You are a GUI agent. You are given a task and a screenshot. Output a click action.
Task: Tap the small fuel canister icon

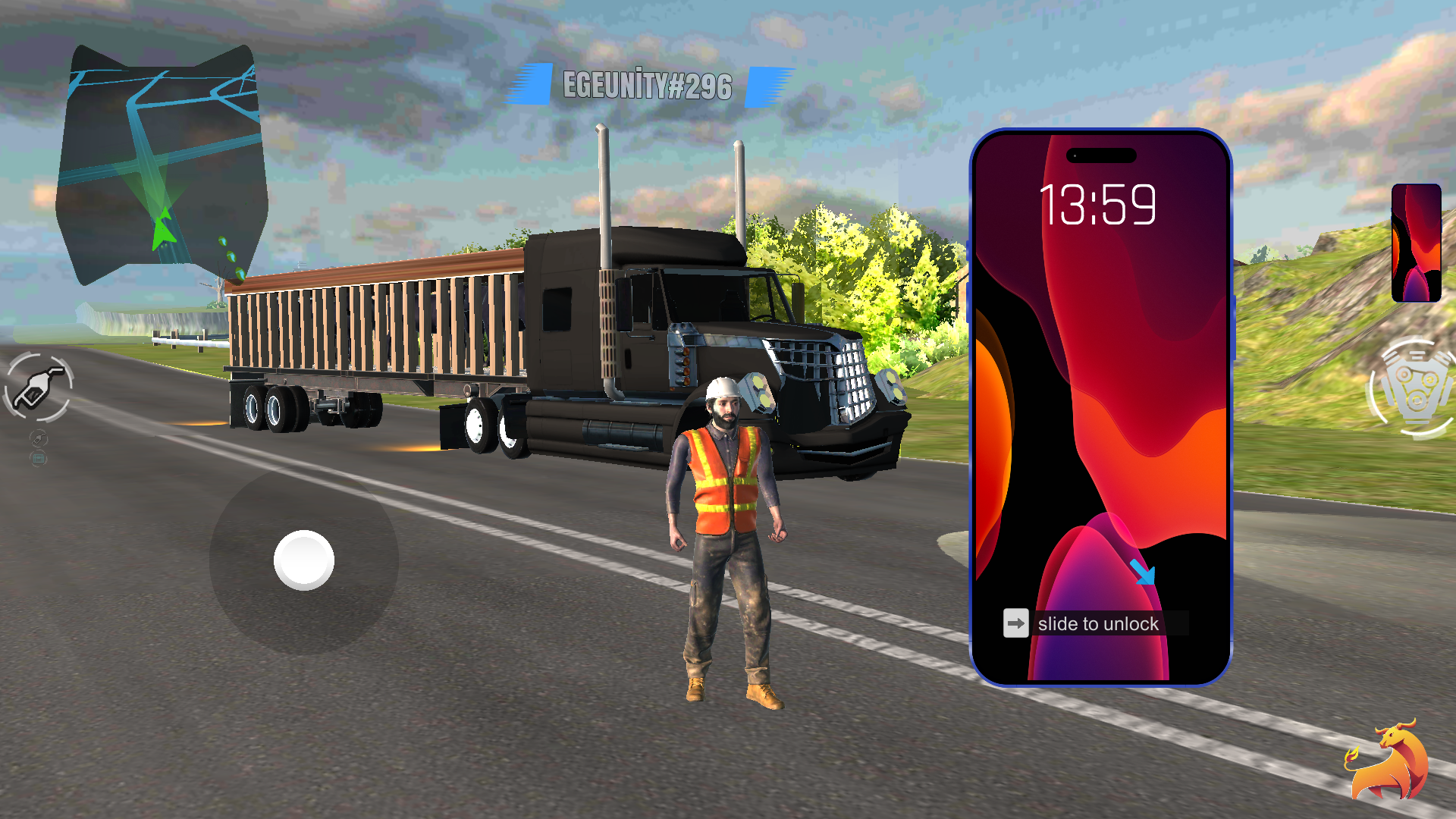point(37,437)
